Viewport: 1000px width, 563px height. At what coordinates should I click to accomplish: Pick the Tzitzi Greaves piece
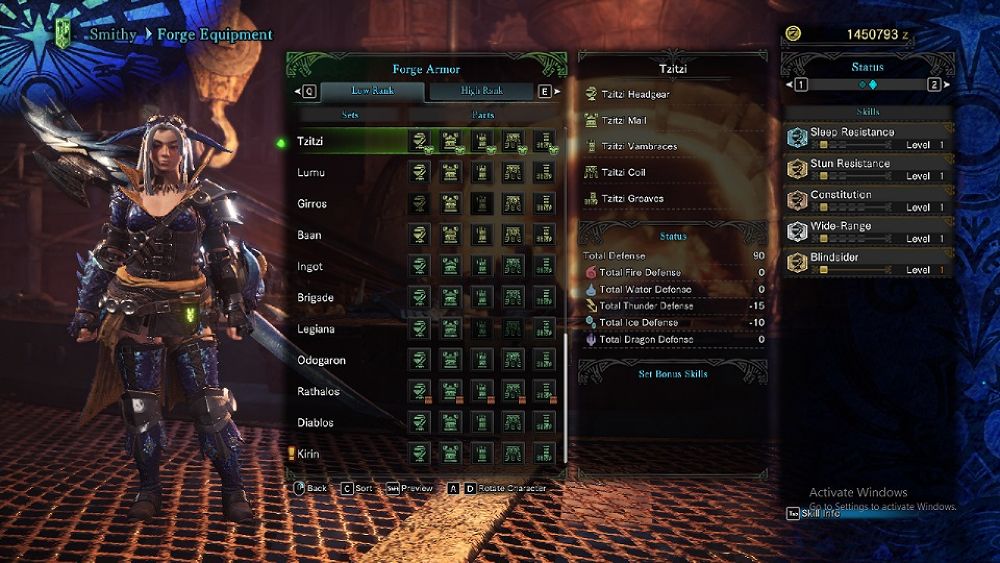point(630,198)
